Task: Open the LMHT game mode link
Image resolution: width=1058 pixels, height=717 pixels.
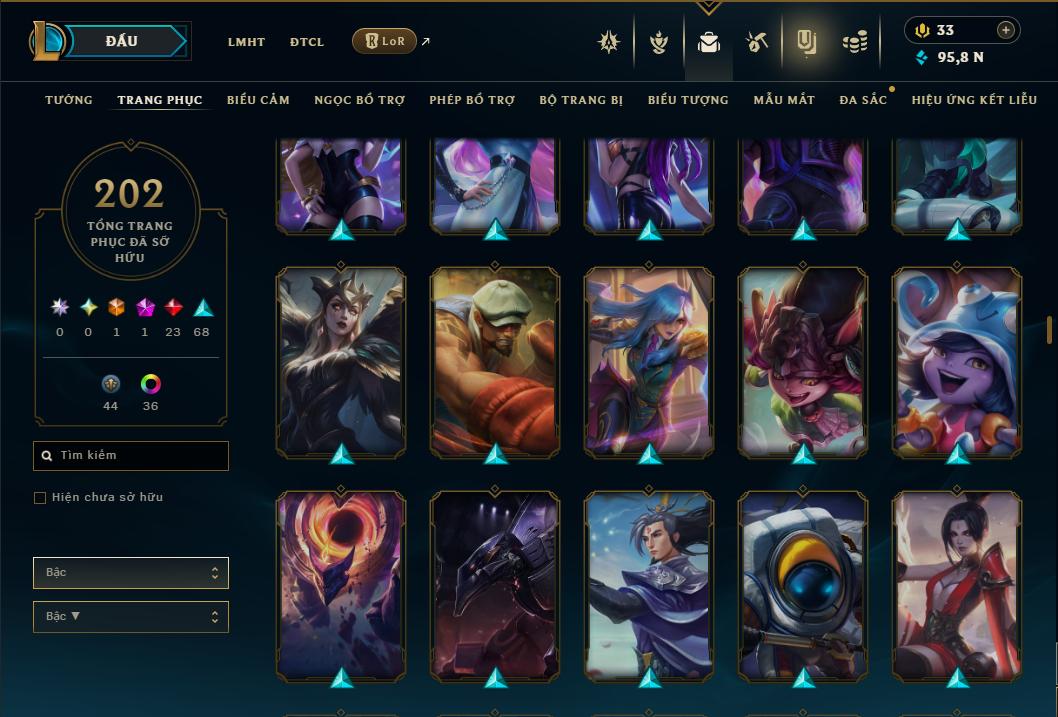Action: tap(246, 42)
